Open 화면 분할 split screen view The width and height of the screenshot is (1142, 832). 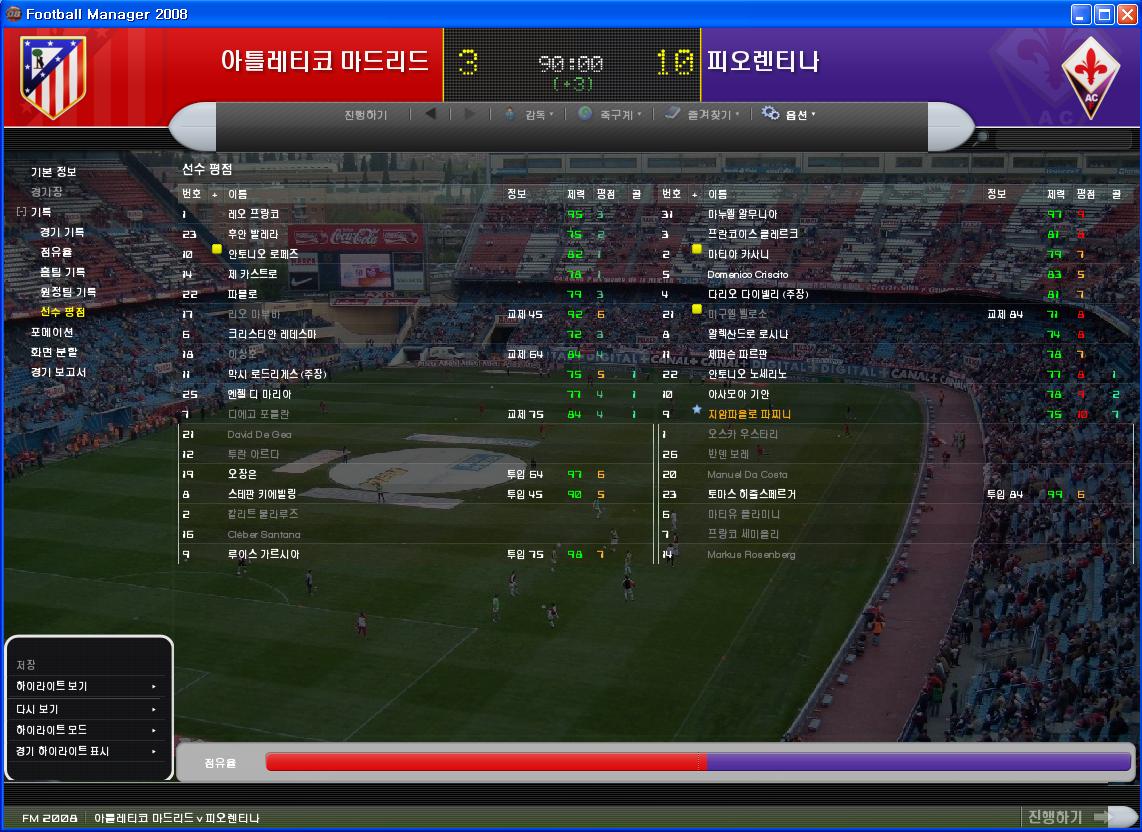[53, 352]
